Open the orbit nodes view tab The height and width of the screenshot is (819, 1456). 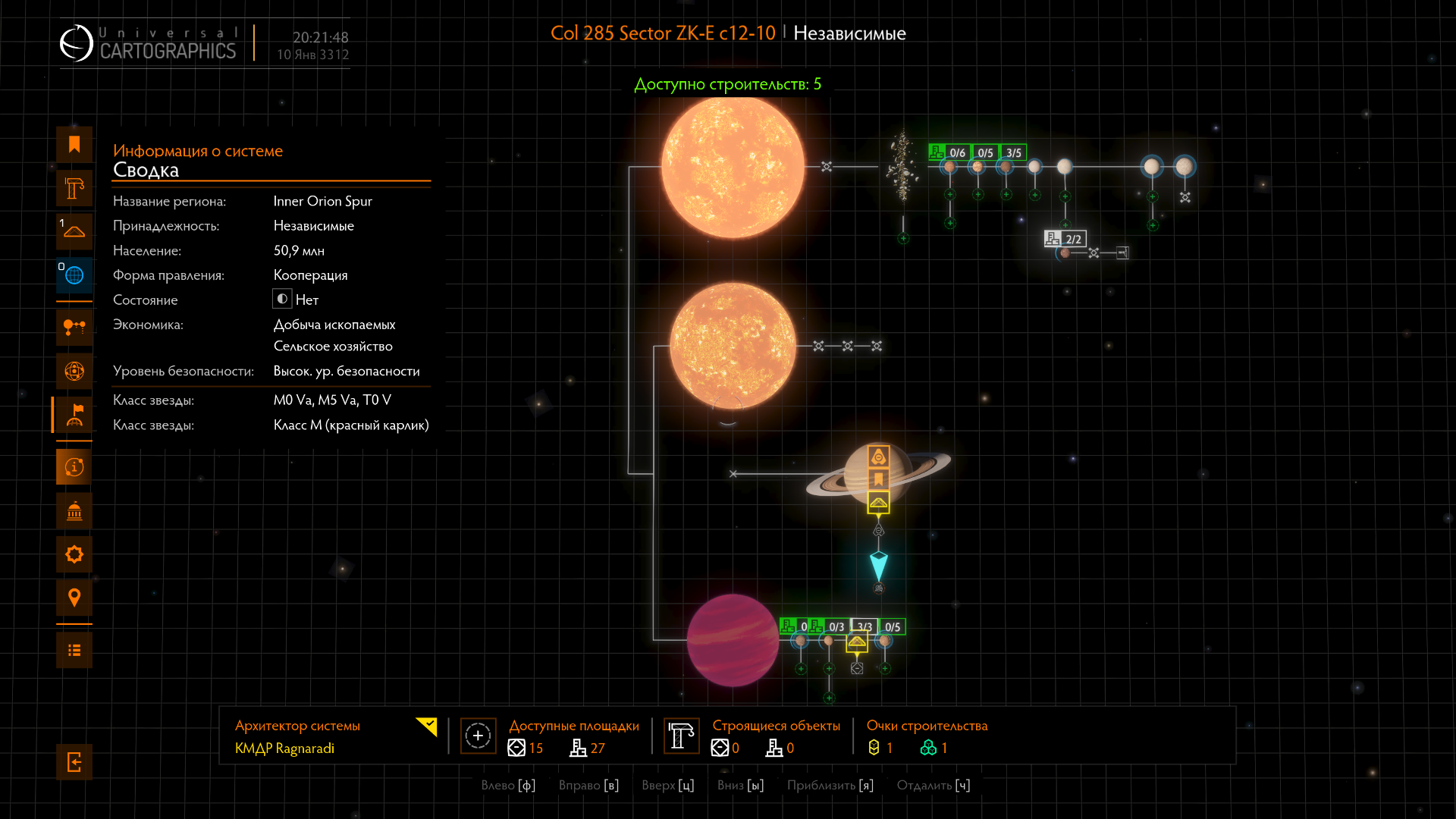(74, 328)
